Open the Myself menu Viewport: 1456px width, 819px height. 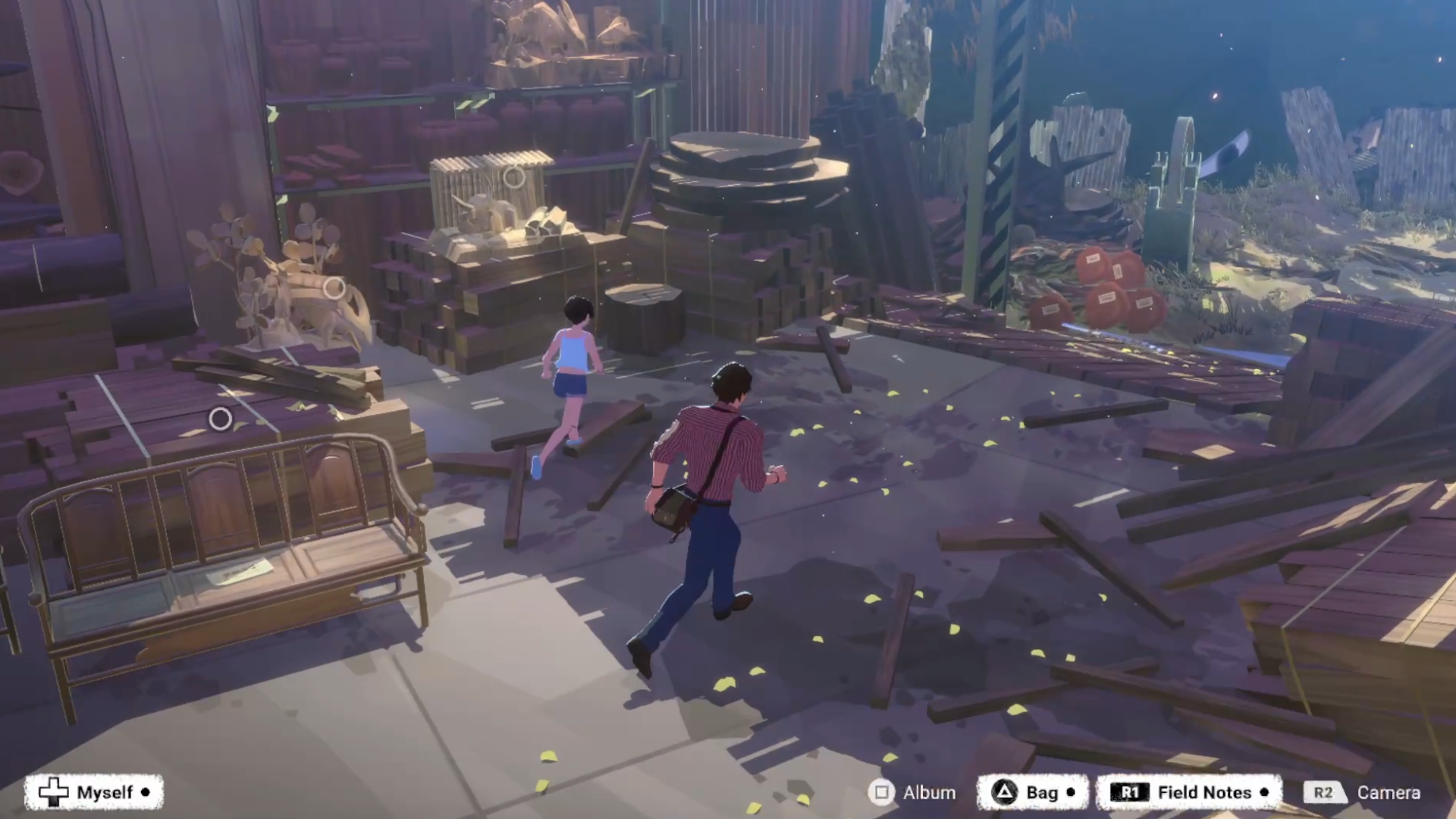[x=94, y=792]
